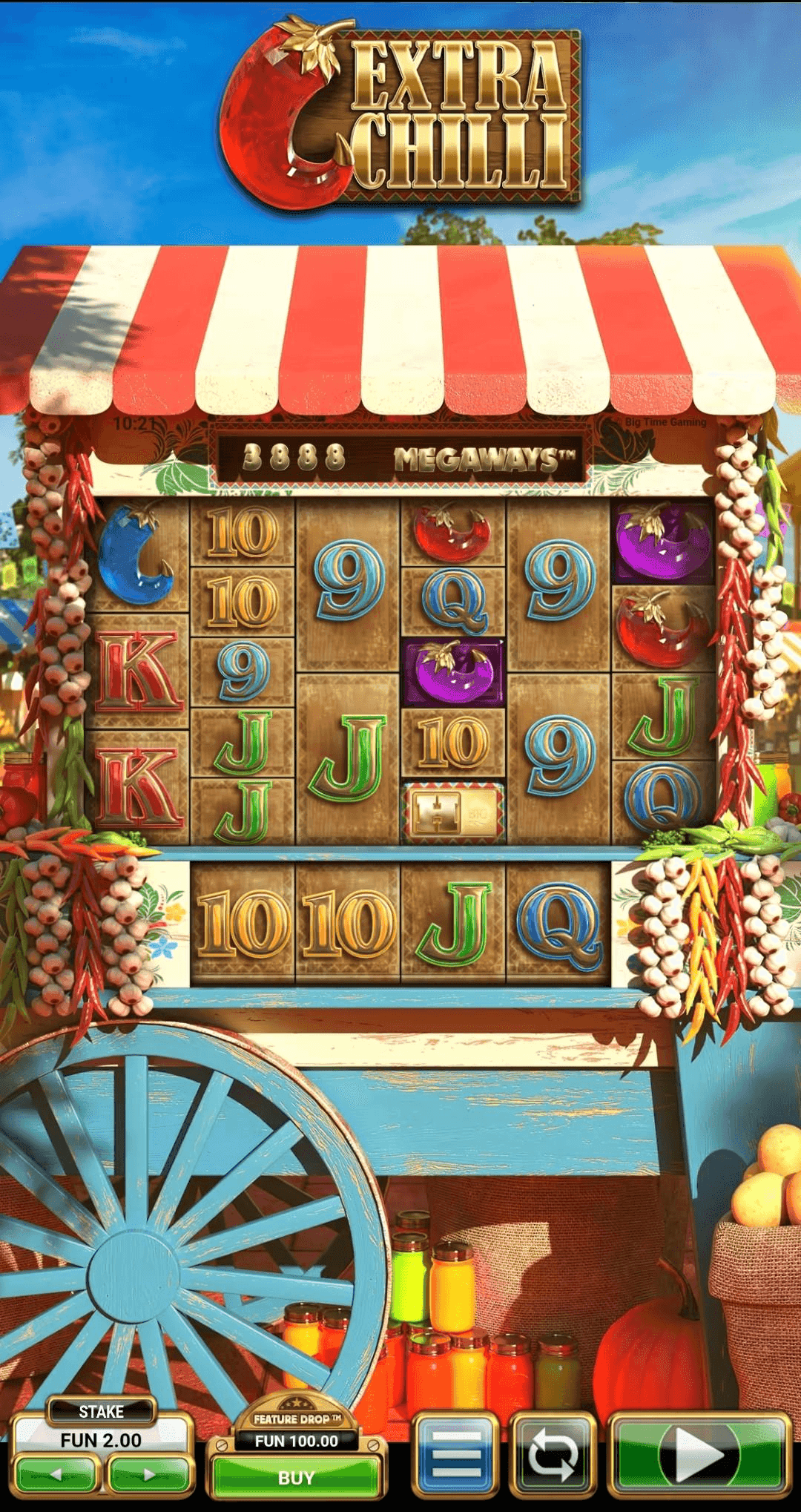Viewport: 801px width, 1512px height.
Task: Open the blue hamburger menu
Action: (455, 1455)
